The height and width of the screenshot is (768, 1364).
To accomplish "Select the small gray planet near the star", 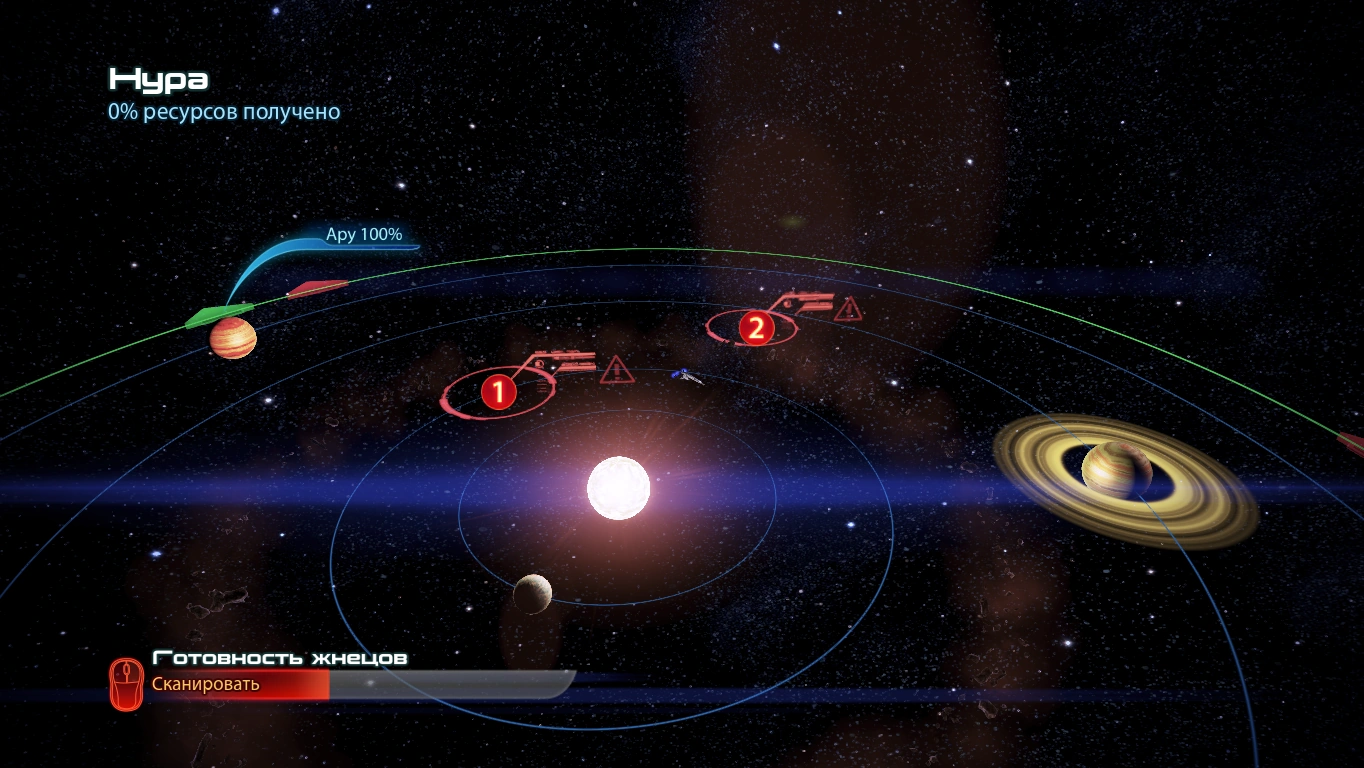I will [x=532, y=594].
